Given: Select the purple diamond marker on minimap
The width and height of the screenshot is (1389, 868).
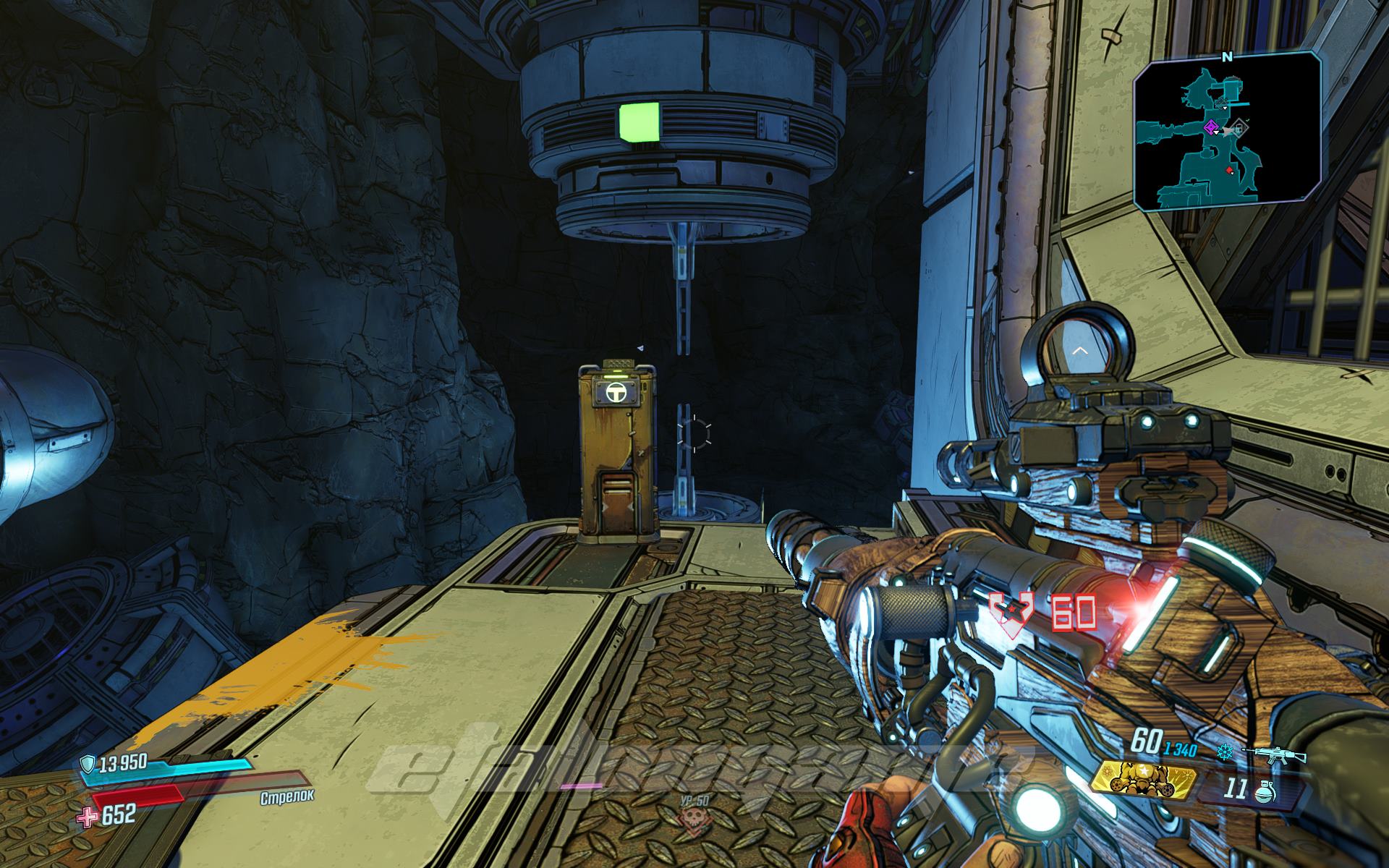Looking at the screenshot, I should (x=1210, y=128).
